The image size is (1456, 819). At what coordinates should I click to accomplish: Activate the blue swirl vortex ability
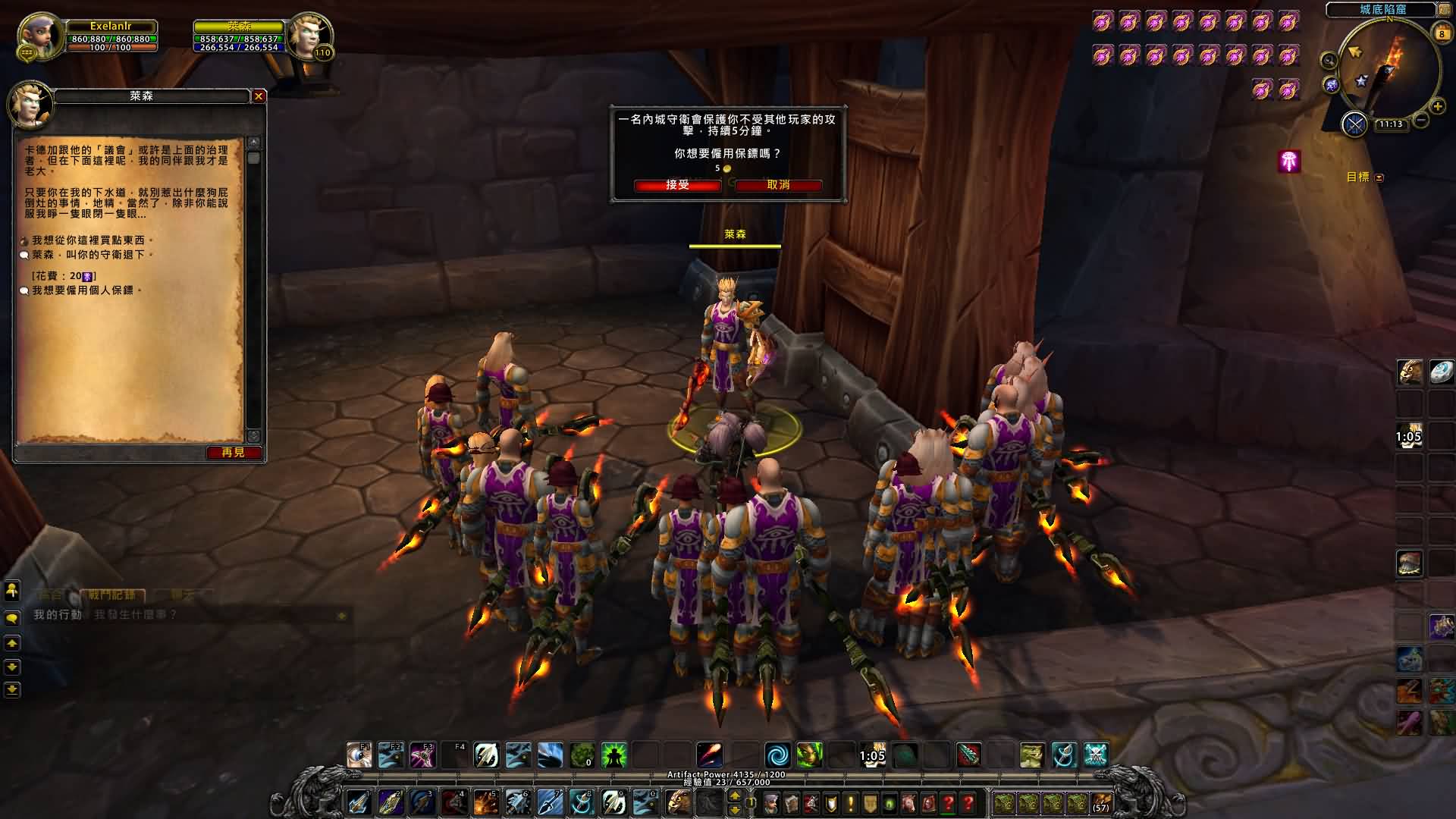tap(777, 755)
